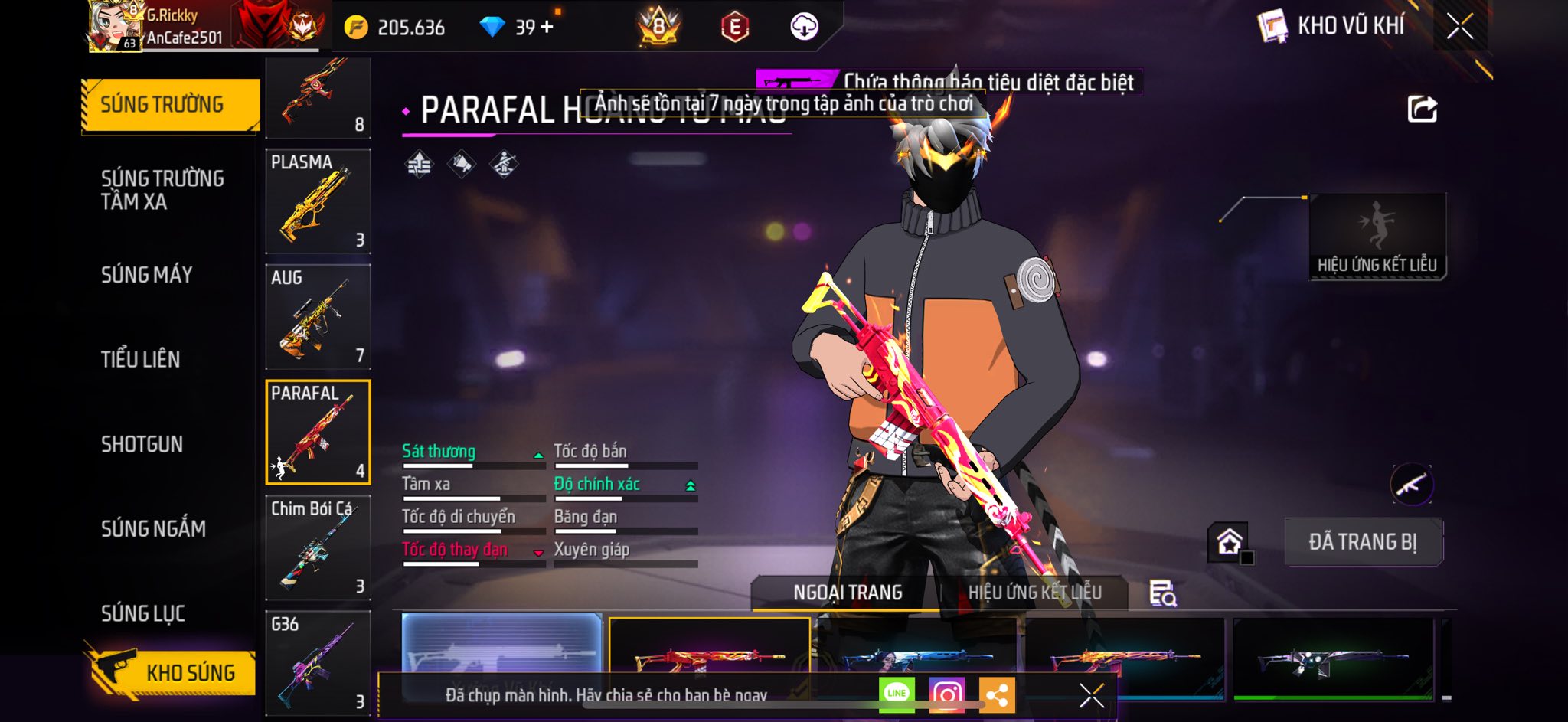Image resolution: width=1568 pixels, height=722 pixels.
Task: Pick the G36 weapon tile
Action: click(x=318, y=663)
